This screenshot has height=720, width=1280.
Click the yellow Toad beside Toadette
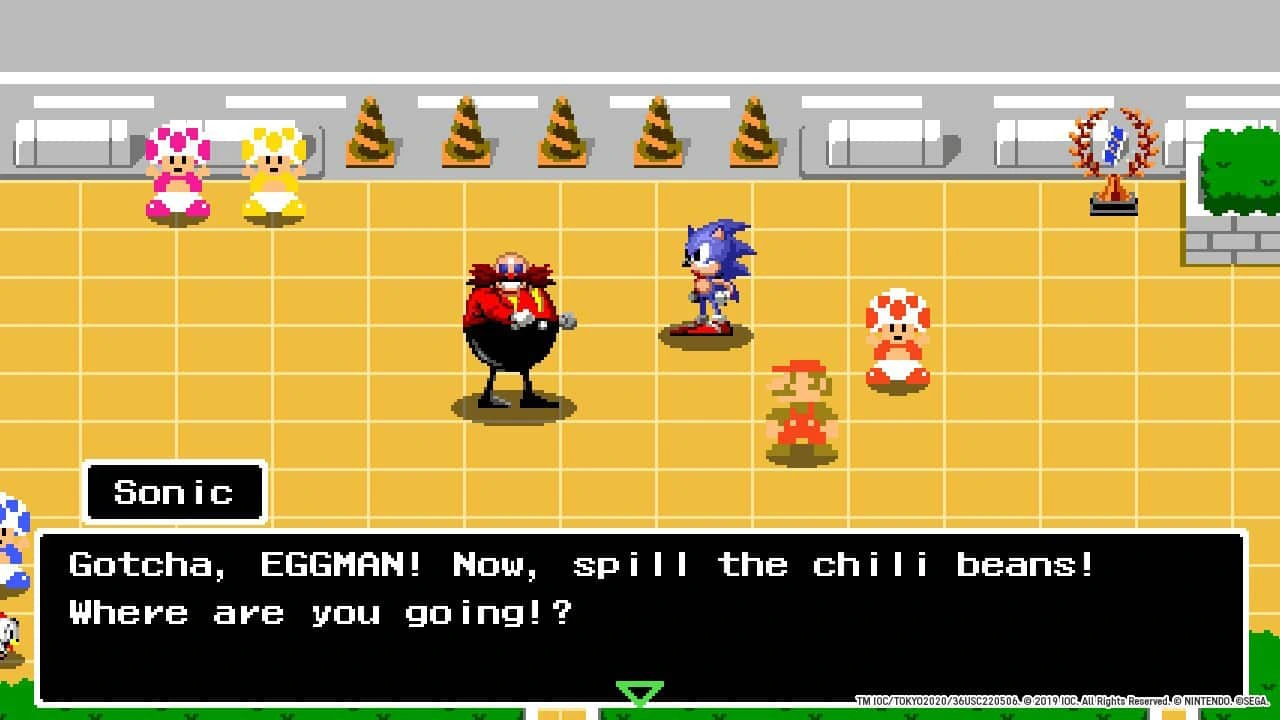pyautogui.click(x=270, y=175)
